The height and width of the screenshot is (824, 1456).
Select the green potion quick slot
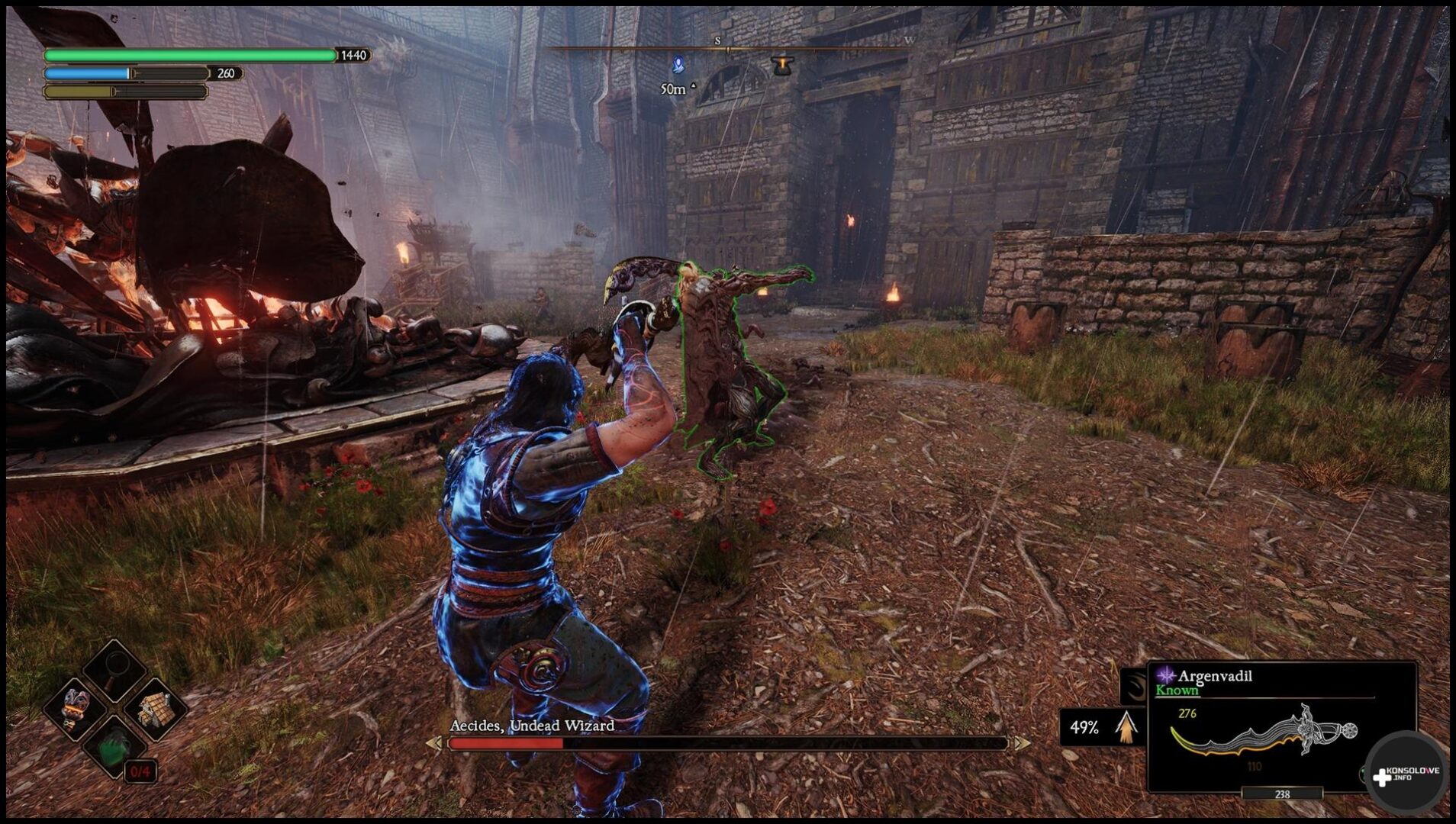(114, 748)
